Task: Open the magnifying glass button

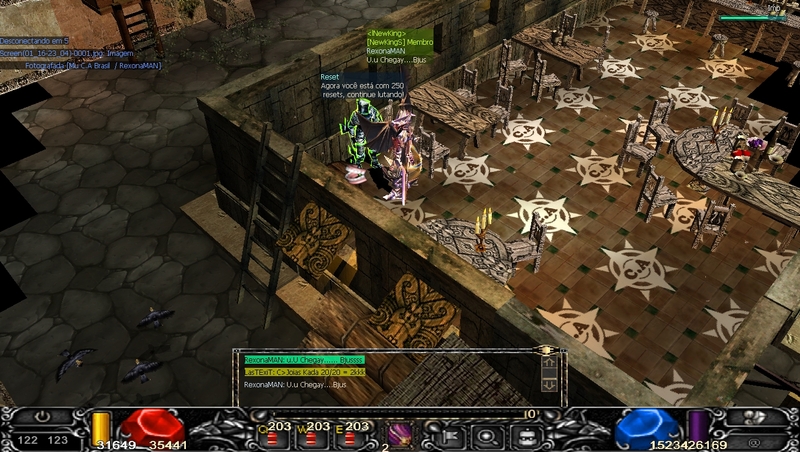Action: (486, 434)
